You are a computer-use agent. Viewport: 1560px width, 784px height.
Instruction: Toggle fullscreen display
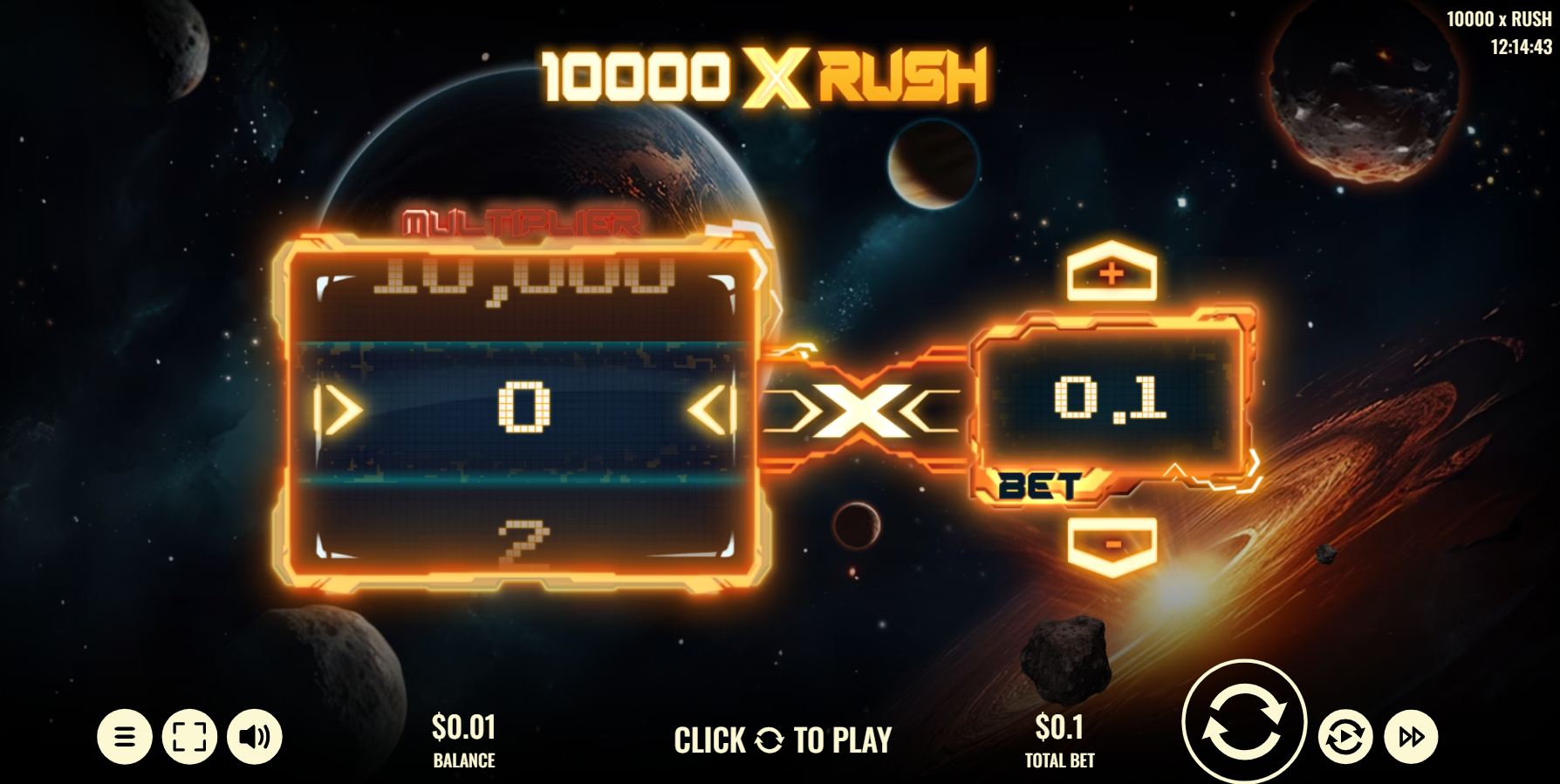click(x=188, y=735)
